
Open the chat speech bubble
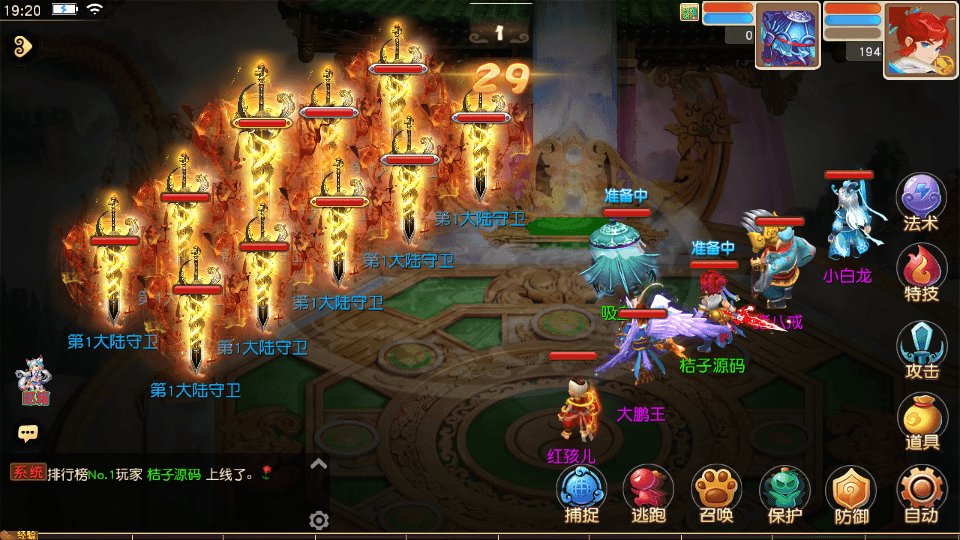coord(28,433)
